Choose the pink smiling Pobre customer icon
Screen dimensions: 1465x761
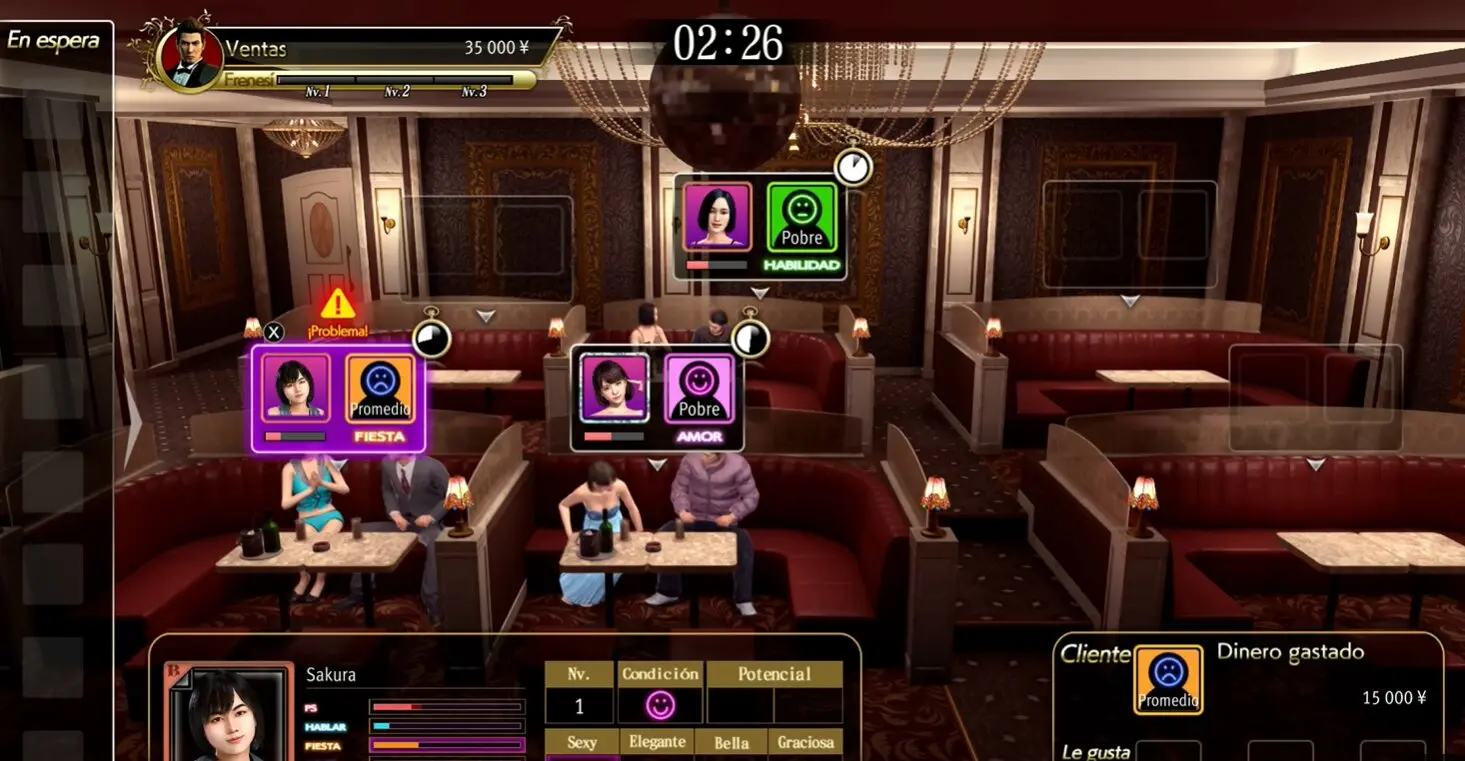[x=699, y=387]
